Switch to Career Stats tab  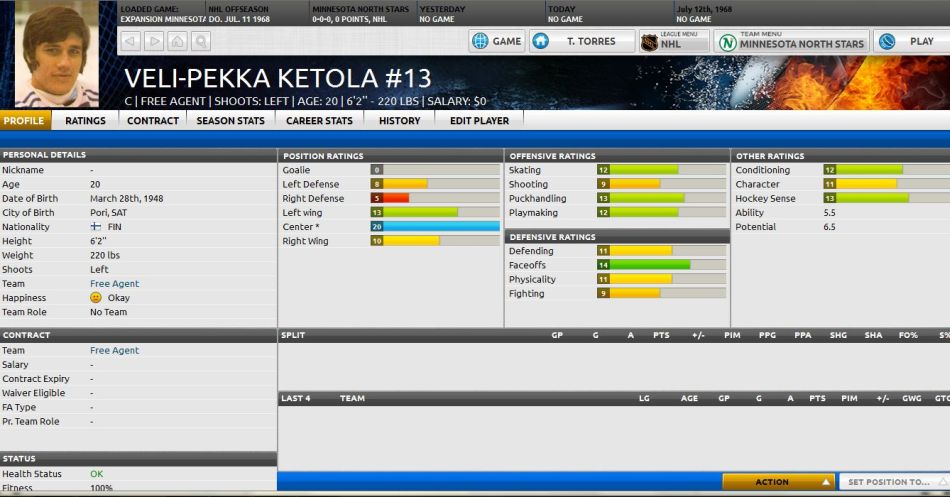(x=319, y=120)
